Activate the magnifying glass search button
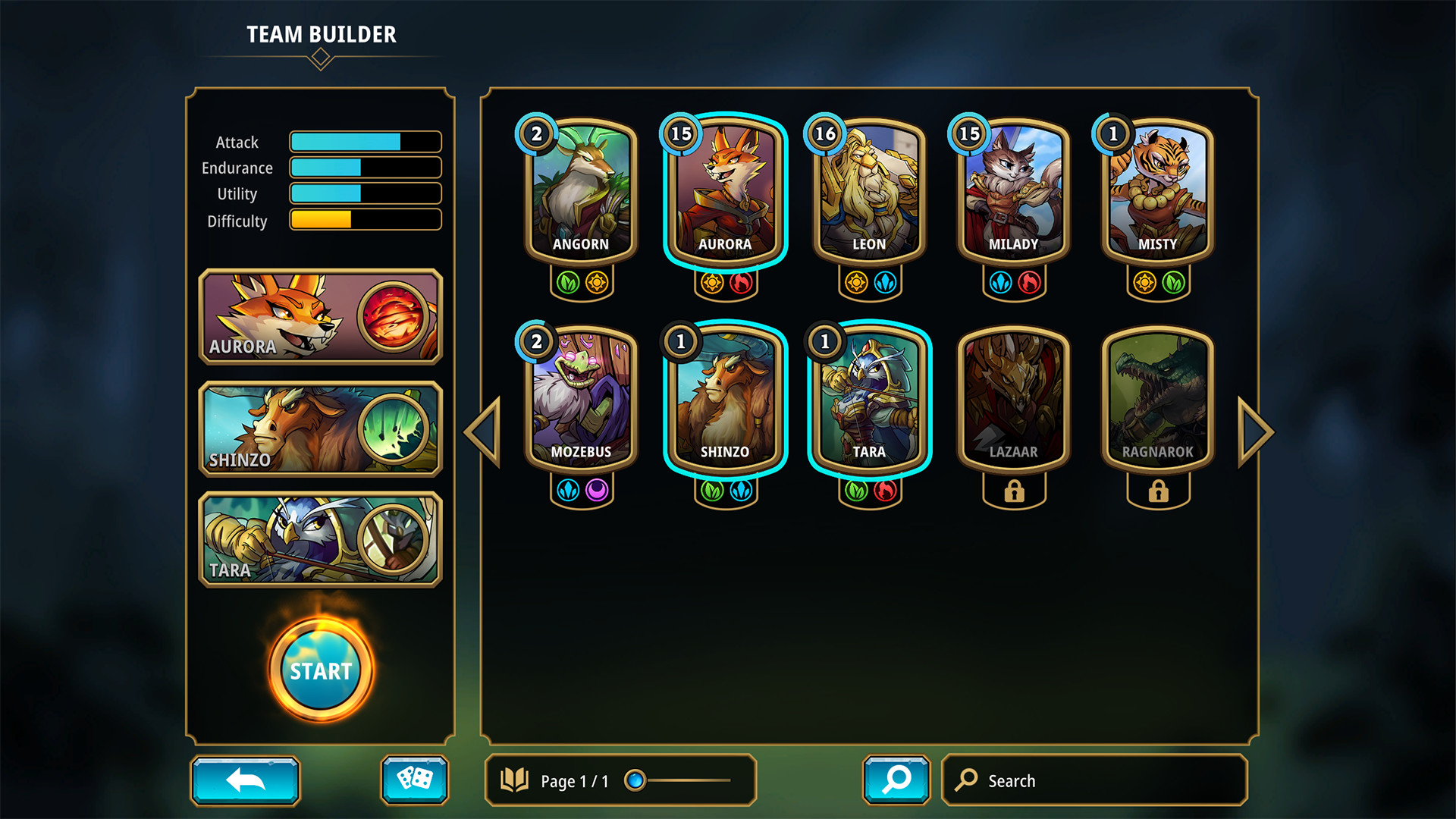The width and height of the screenshot is (1456, 819). pos(896,780)
